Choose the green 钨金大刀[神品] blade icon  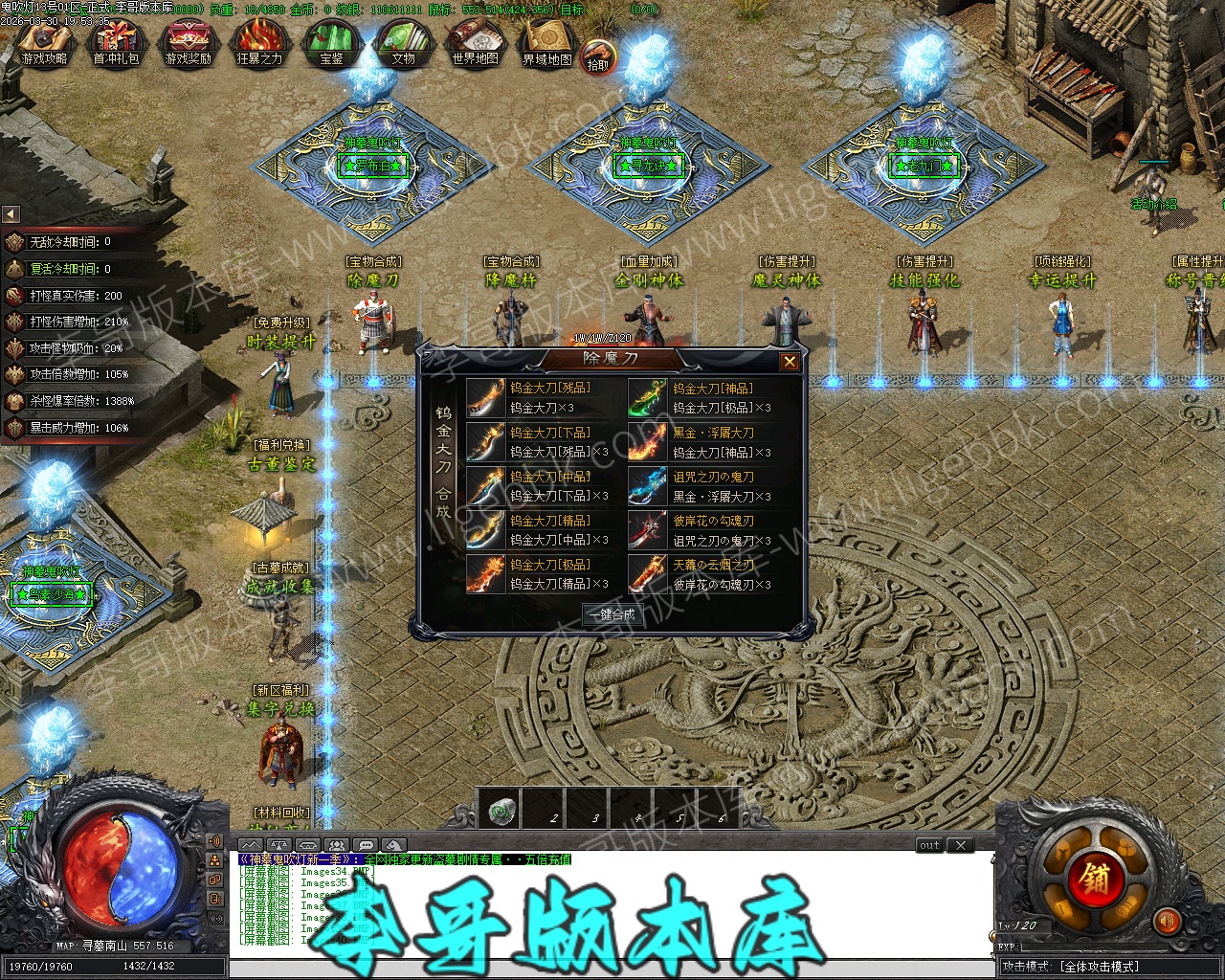(648, 398)
